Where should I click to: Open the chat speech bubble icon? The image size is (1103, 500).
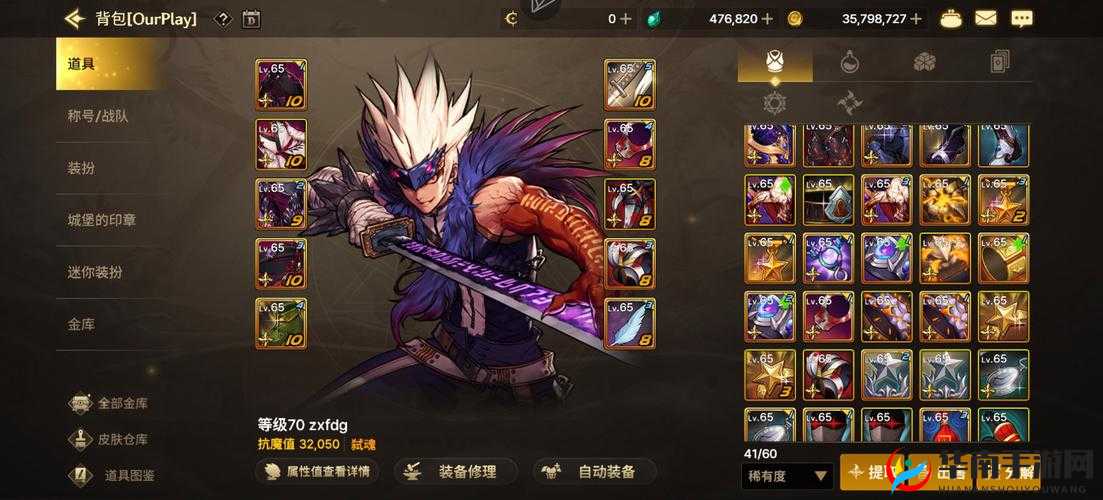click(1021, 18)
